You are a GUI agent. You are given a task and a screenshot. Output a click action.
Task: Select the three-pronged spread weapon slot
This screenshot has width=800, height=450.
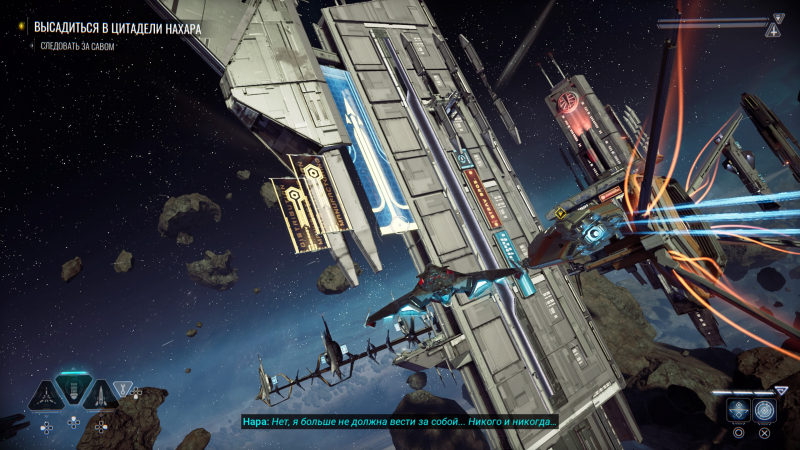(x=45, y=396)
